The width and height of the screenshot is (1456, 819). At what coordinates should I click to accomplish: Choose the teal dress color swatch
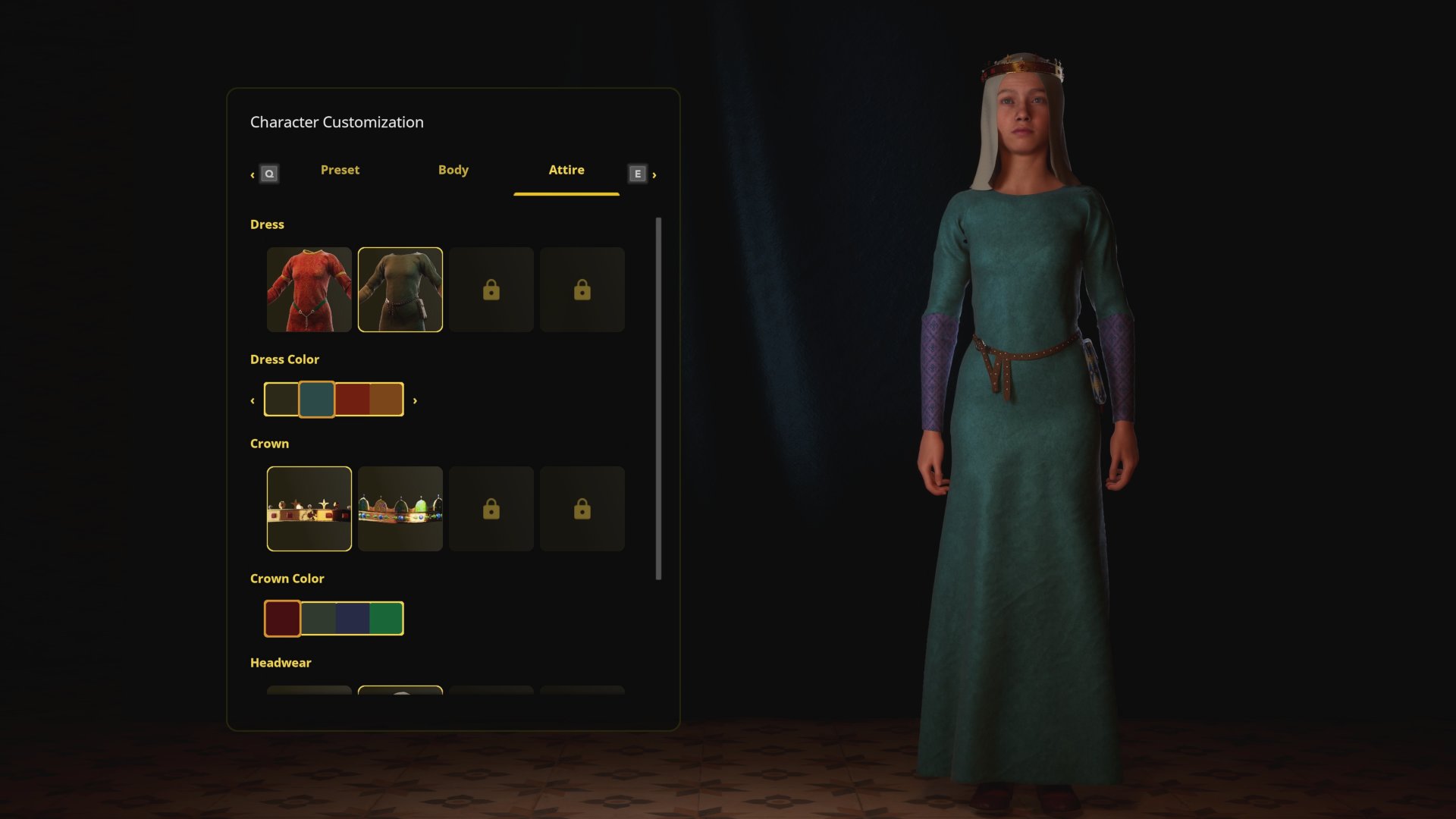tap(316, 400)
